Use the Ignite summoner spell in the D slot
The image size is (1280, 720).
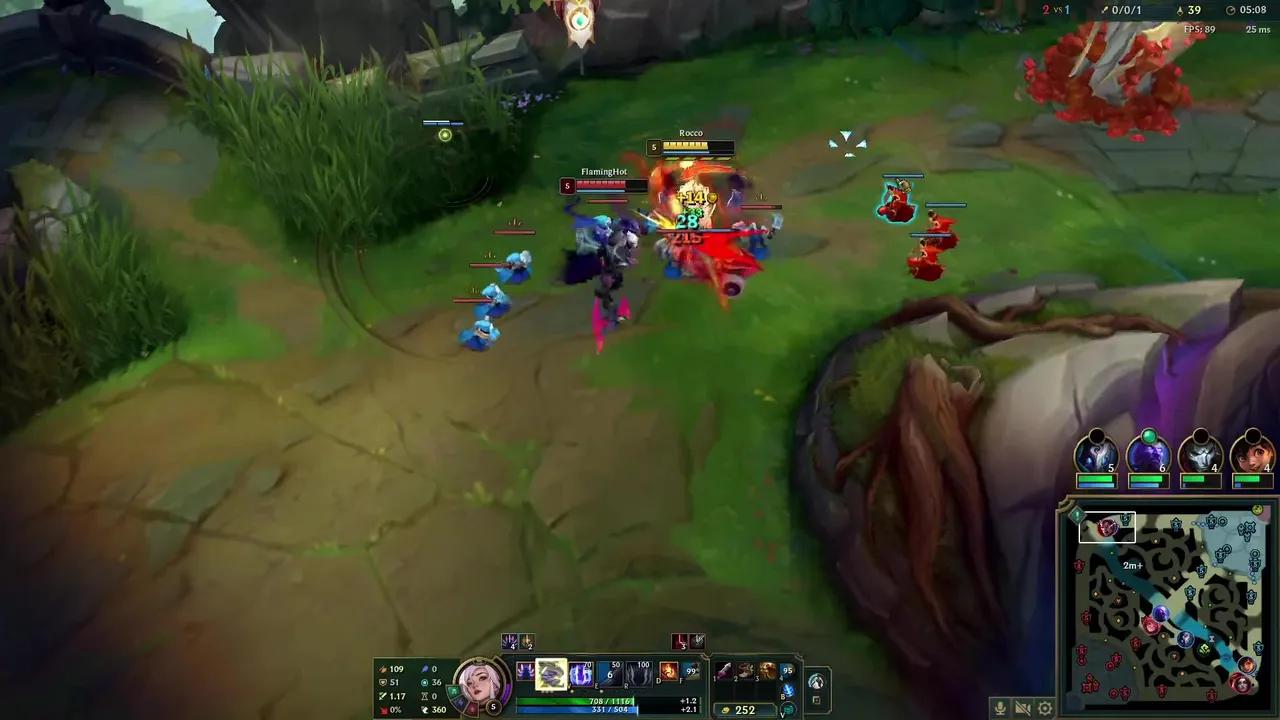[x=668, y=673]
